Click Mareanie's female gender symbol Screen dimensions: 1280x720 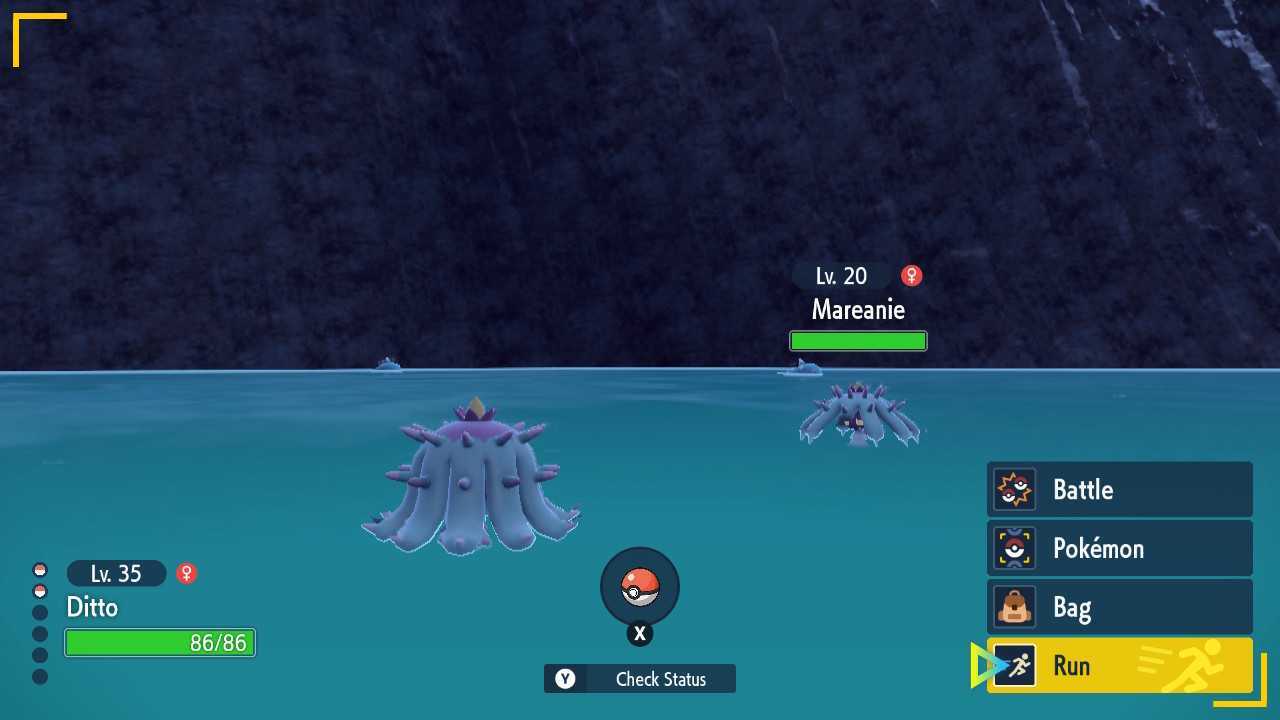(x=911, y=275)
